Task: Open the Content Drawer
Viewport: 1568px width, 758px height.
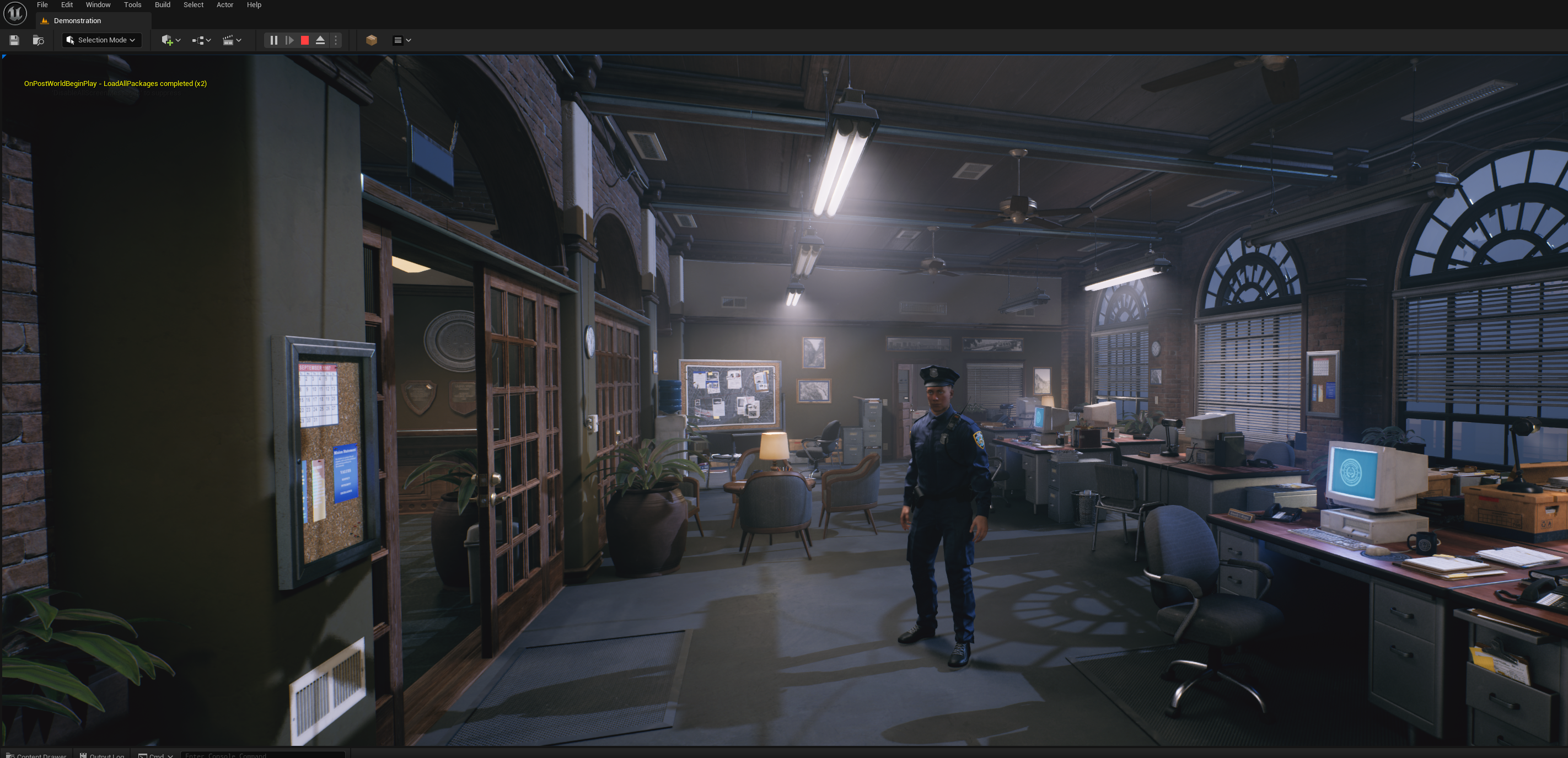Action: 36,755
